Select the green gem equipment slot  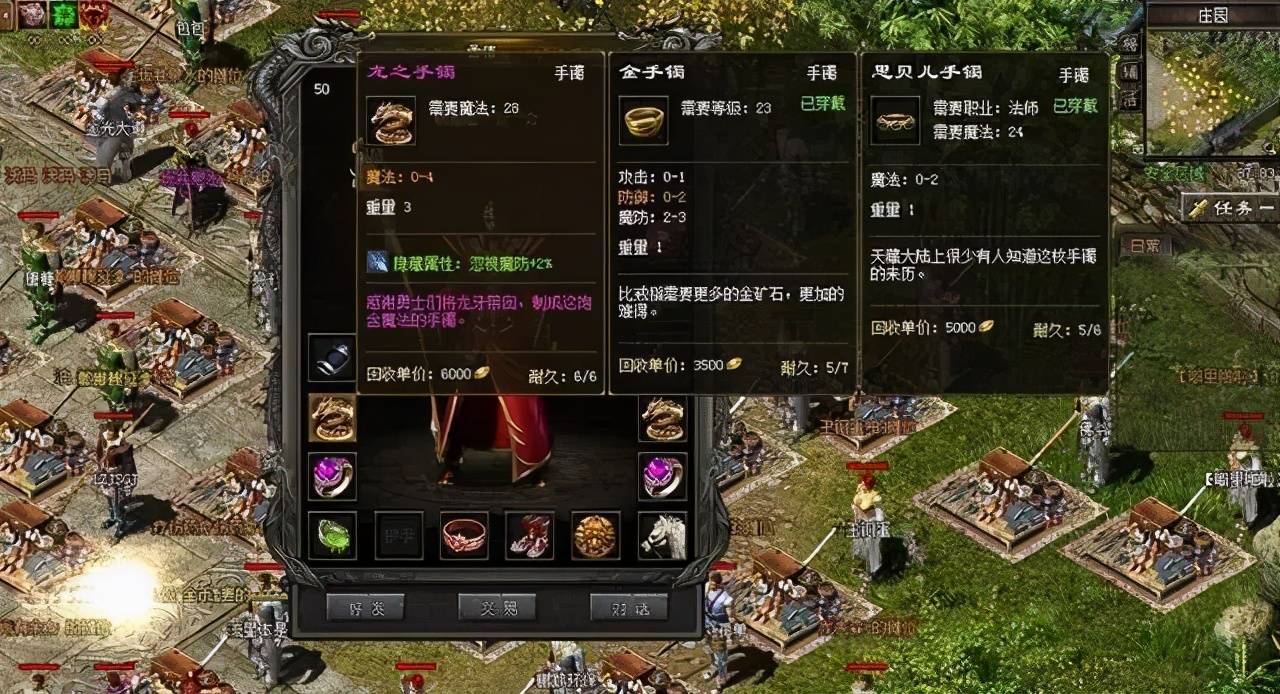click(x=332, y=535)
